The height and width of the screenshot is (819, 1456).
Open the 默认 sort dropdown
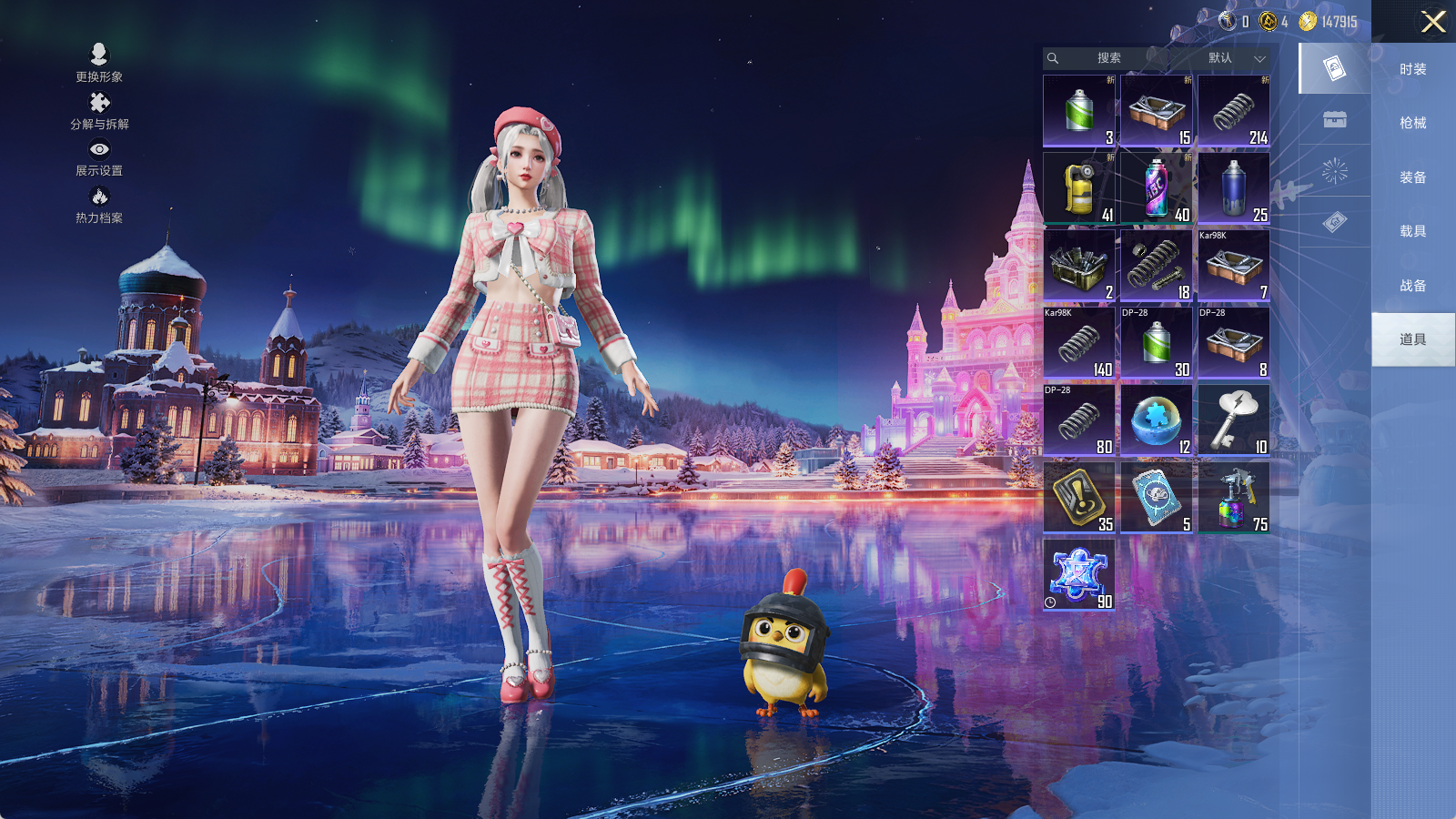[1235, 58]
